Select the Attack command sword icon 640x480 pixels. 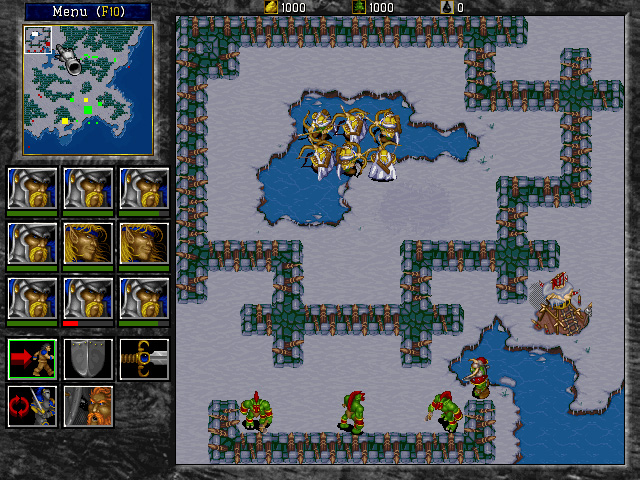[143, 359]
